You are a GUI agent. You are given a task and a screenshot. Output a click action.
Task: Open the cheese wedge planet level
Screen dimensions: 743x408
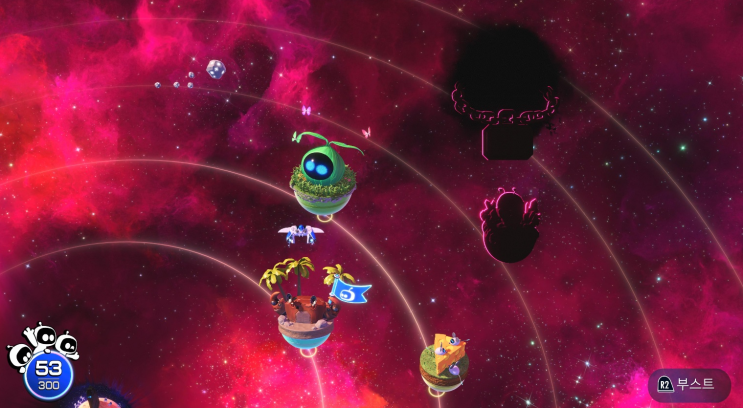point(445,359)
